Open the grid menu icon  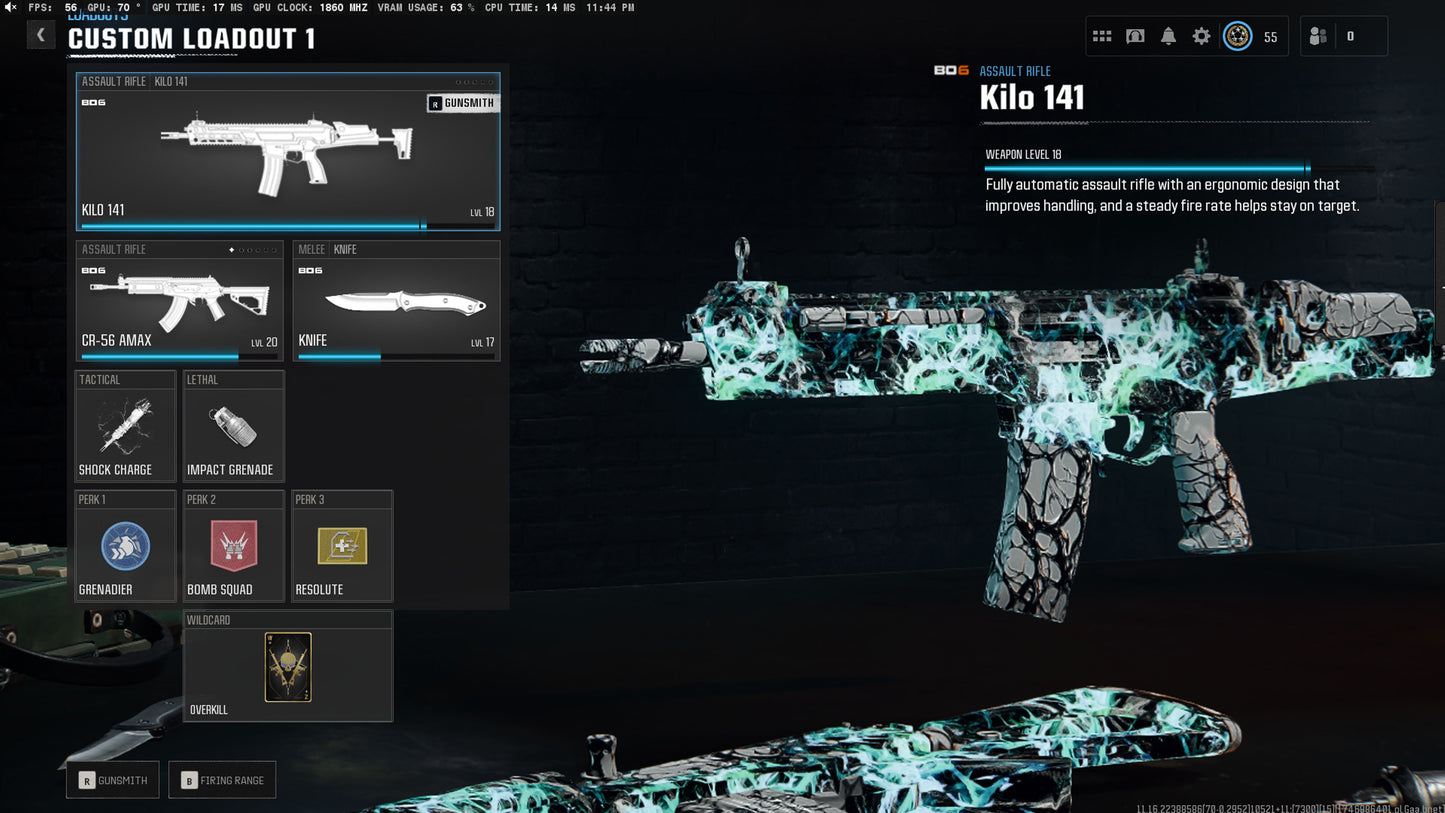(x=1102, y=37)
